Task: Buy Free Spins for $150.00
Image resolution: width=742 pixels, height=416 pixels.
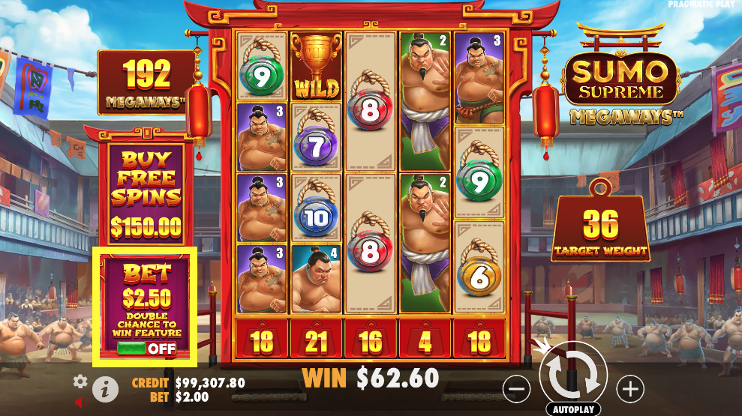Action: click(x=146, y=192)
